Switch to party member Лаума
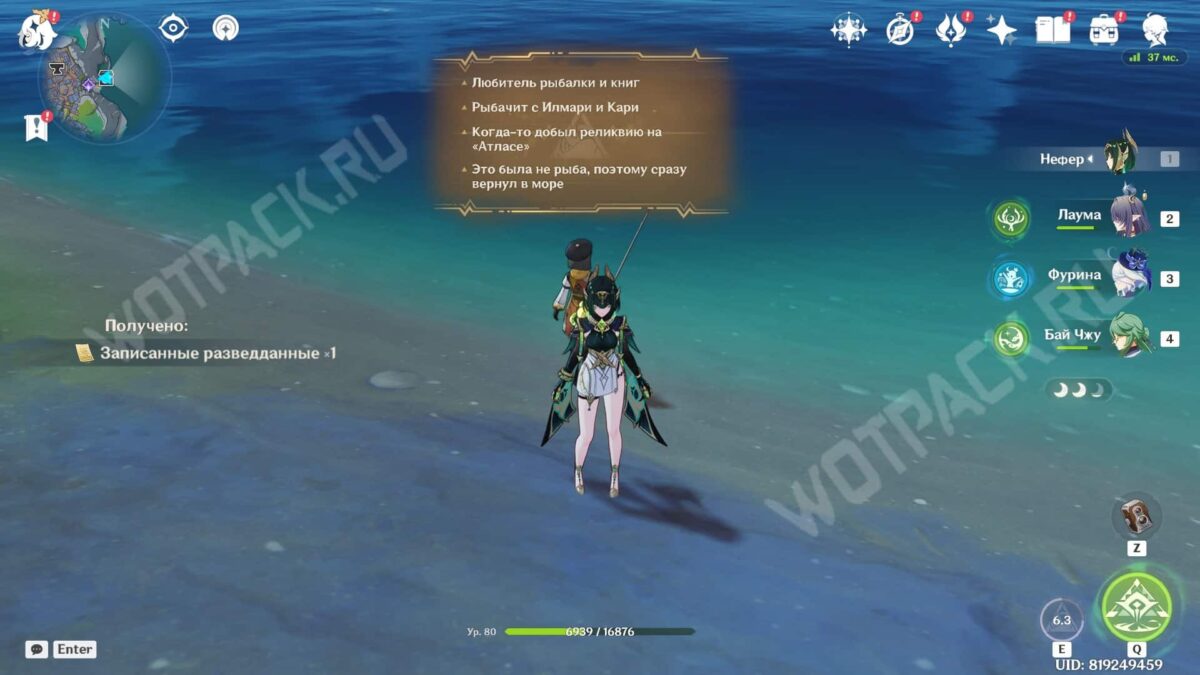Screen dimensions: 1200x675 tap(1130, 217)
